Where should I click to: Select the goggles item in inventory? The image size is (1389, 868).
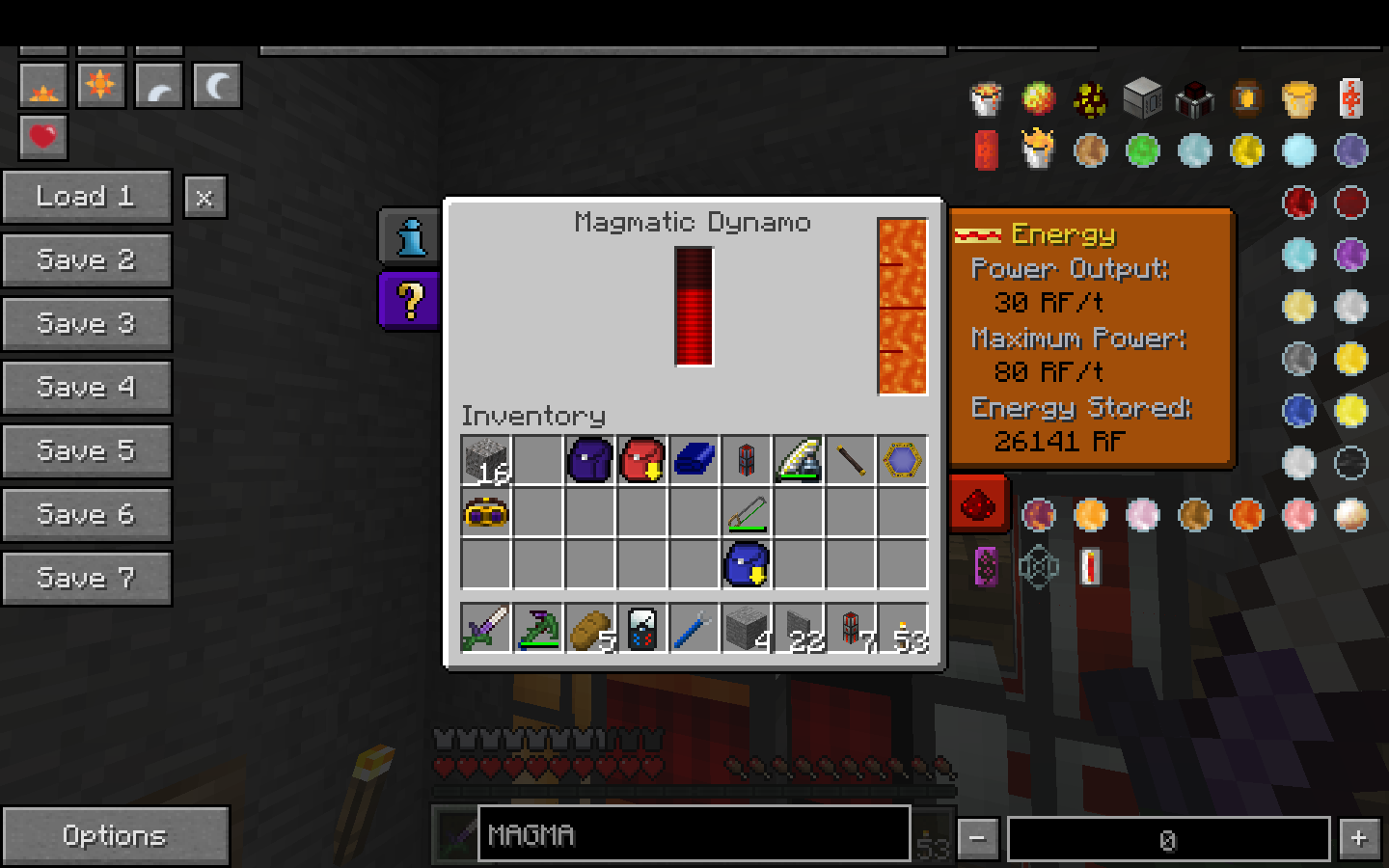tap(486, 513)
